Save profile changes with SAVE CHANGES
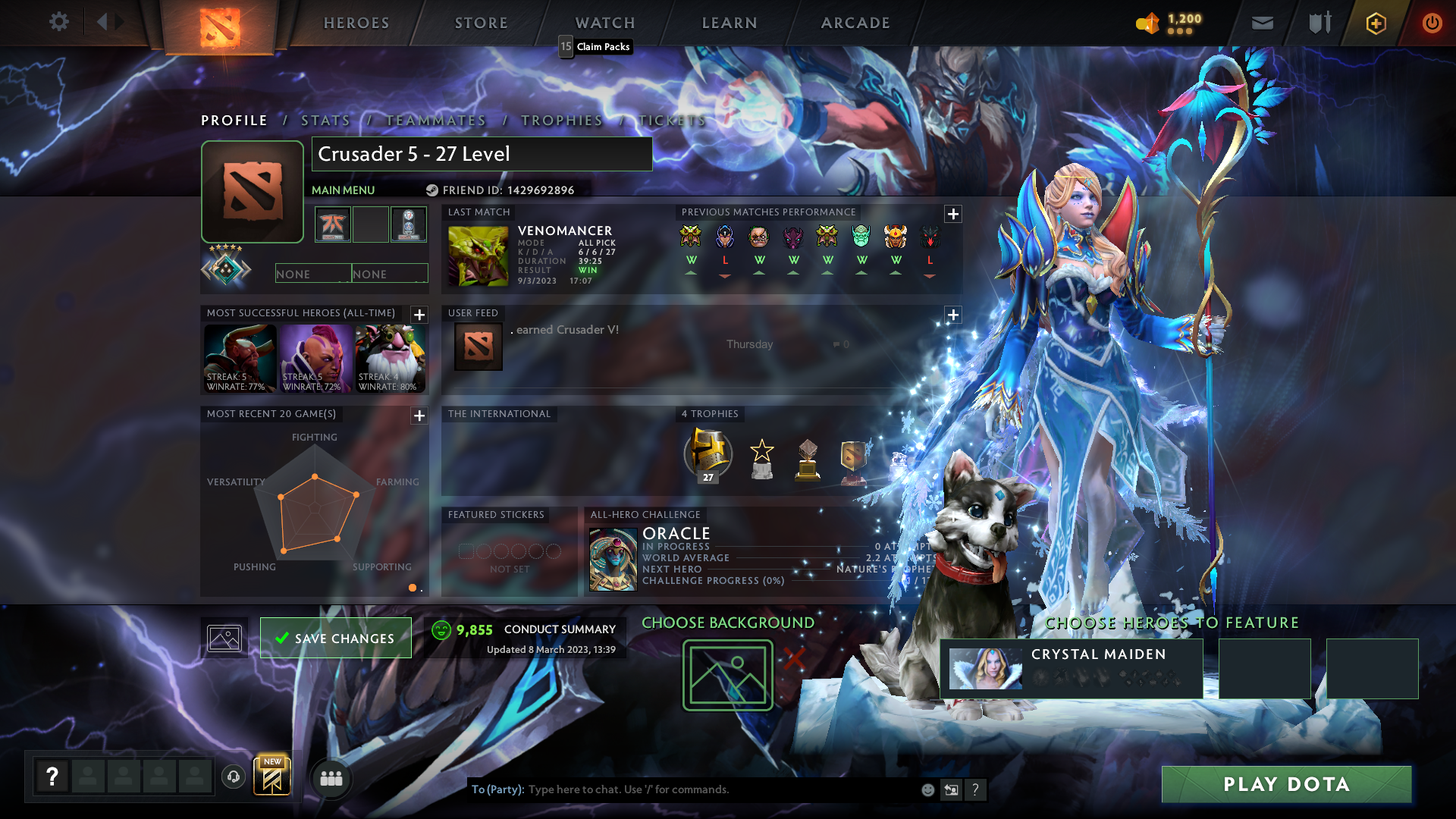The width and height of the screenshot is (1456, 819). point(336,638)
